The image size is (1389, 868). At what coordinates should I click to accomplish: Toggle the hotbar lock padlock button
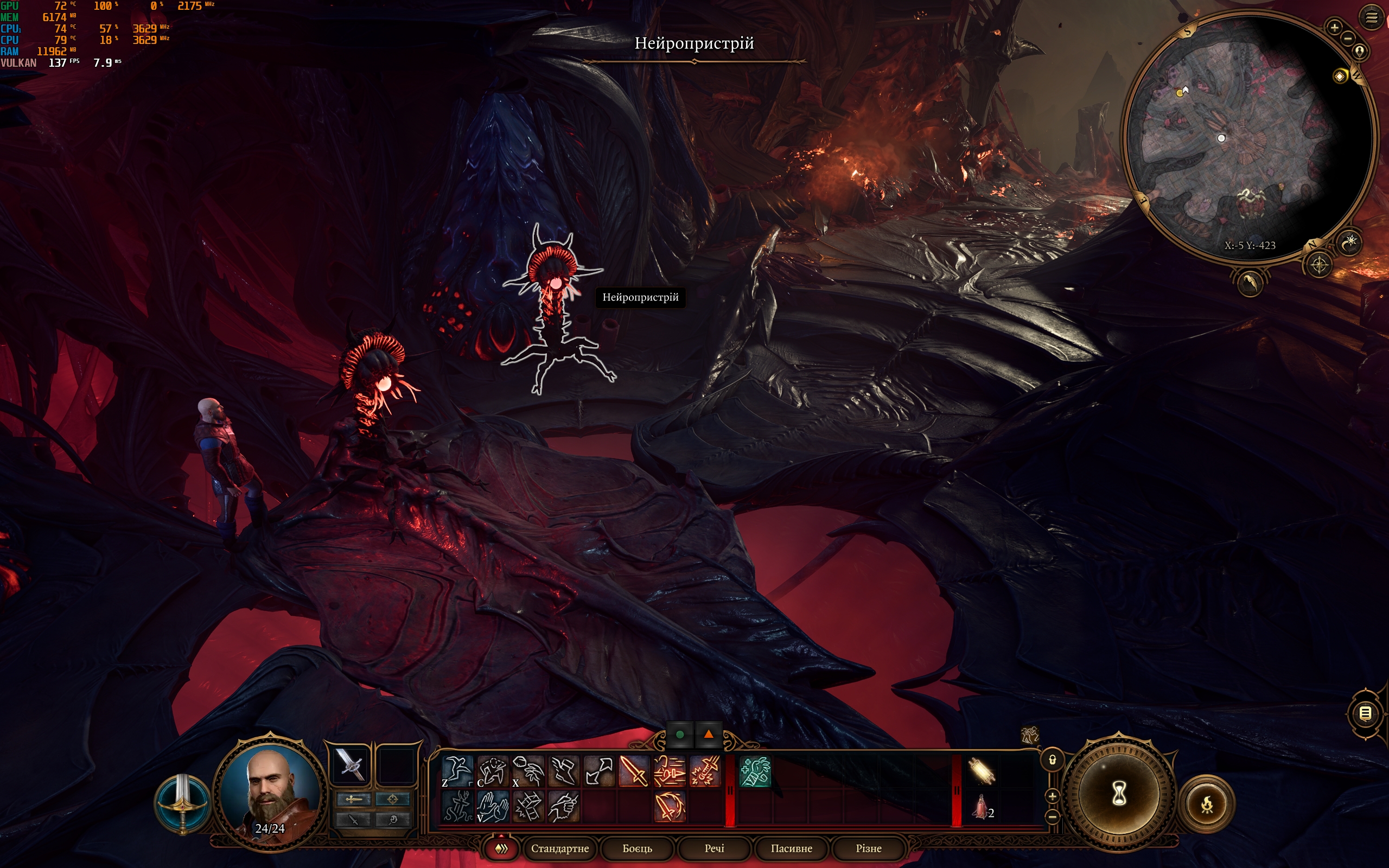(x=1052, y=760)
